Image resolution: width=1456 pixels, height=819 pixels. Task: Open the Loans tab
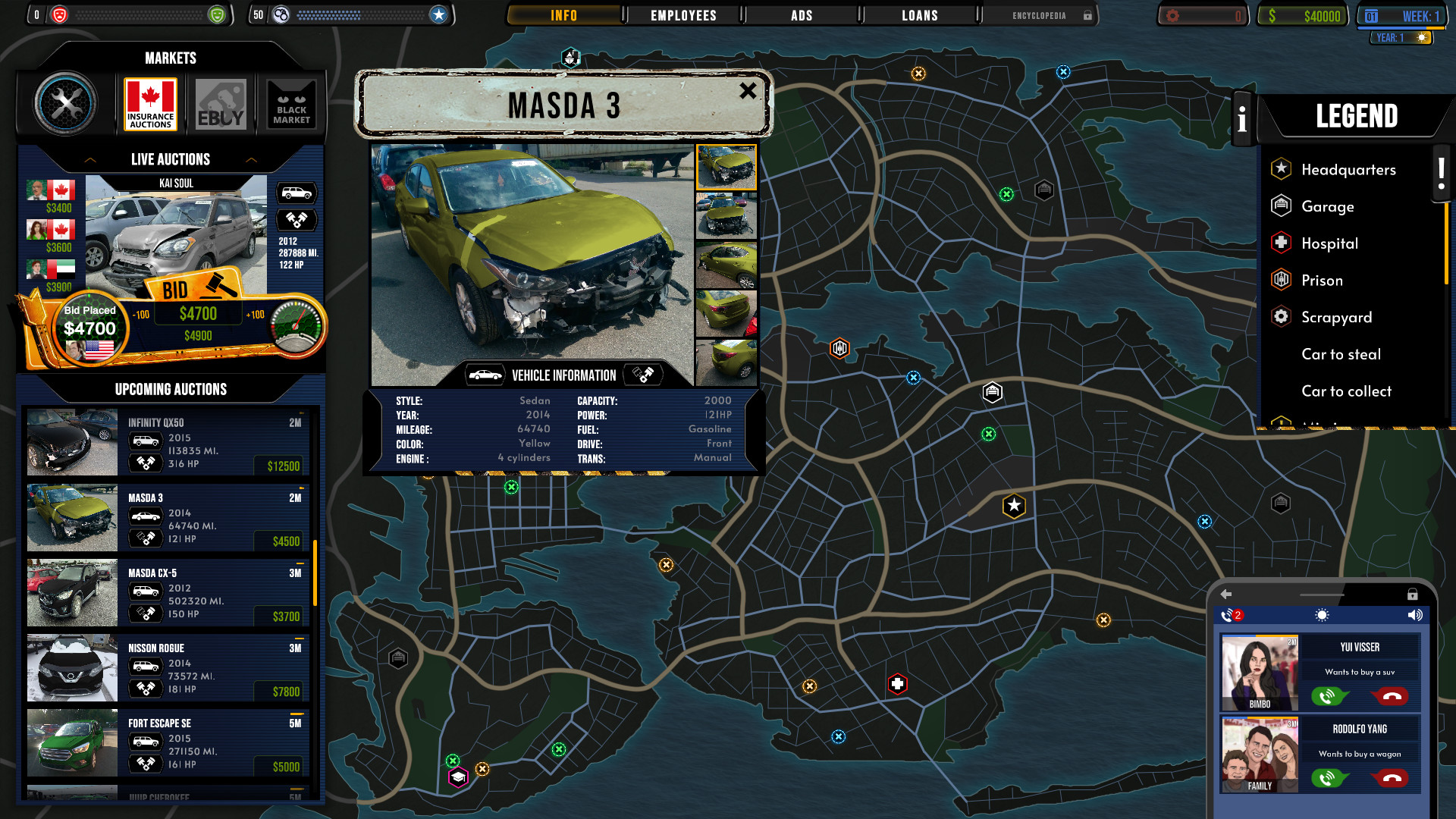click(919, 14)
